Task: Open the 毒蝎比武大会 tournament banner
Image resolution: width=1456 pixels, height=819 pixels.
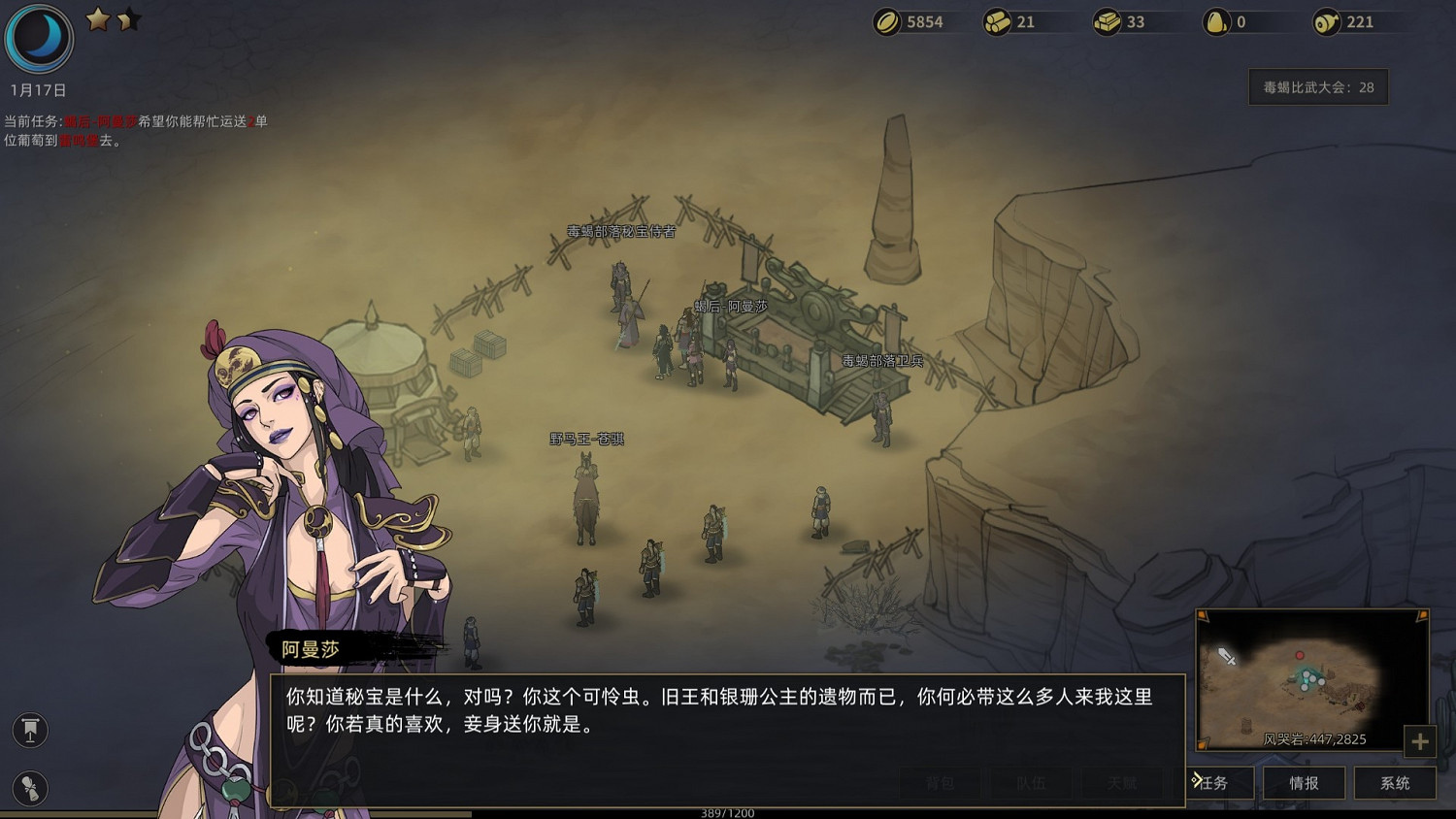Action: (x=1317, y=86)
